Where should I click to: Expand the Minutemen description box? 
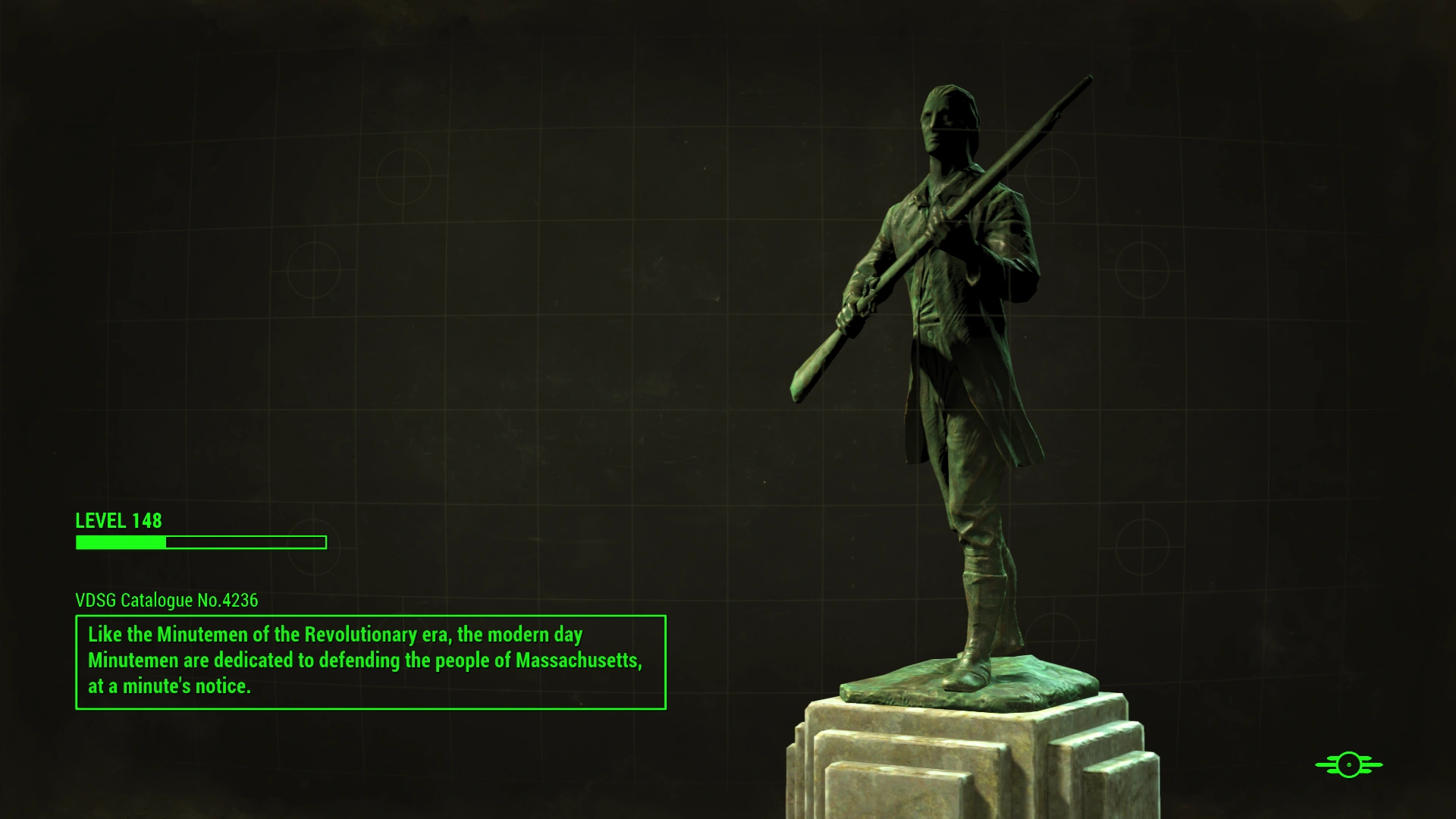[x=369, y=662]
